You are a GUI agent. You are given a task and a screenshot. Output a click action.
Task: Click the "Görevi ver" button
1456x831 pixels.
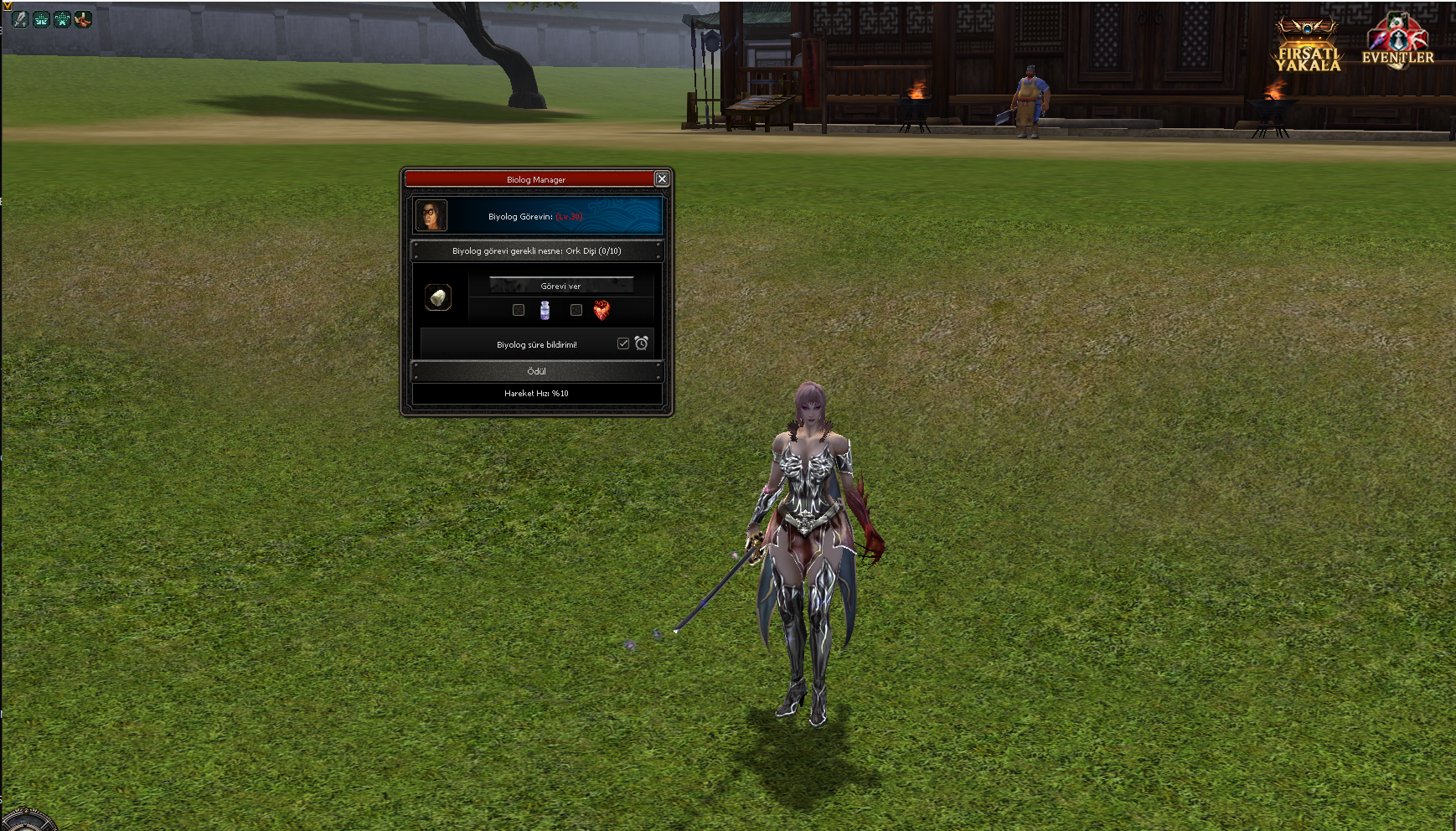click(560, 286)
